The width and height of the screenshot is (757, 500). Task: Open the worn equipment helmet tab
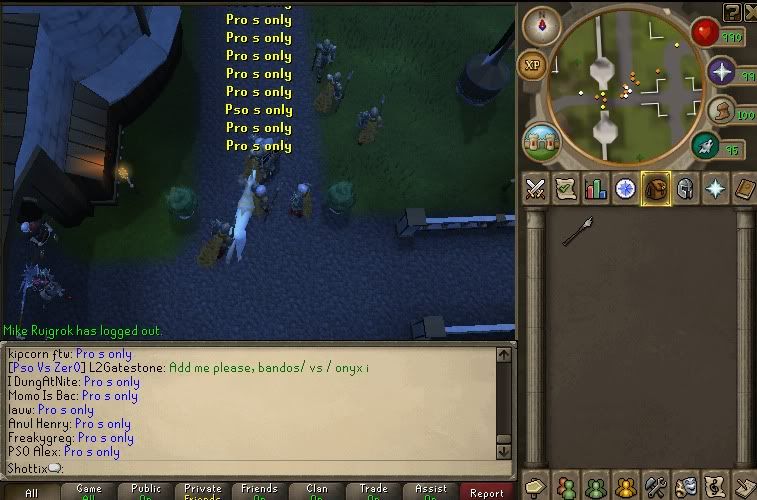(x=686, y=189)
